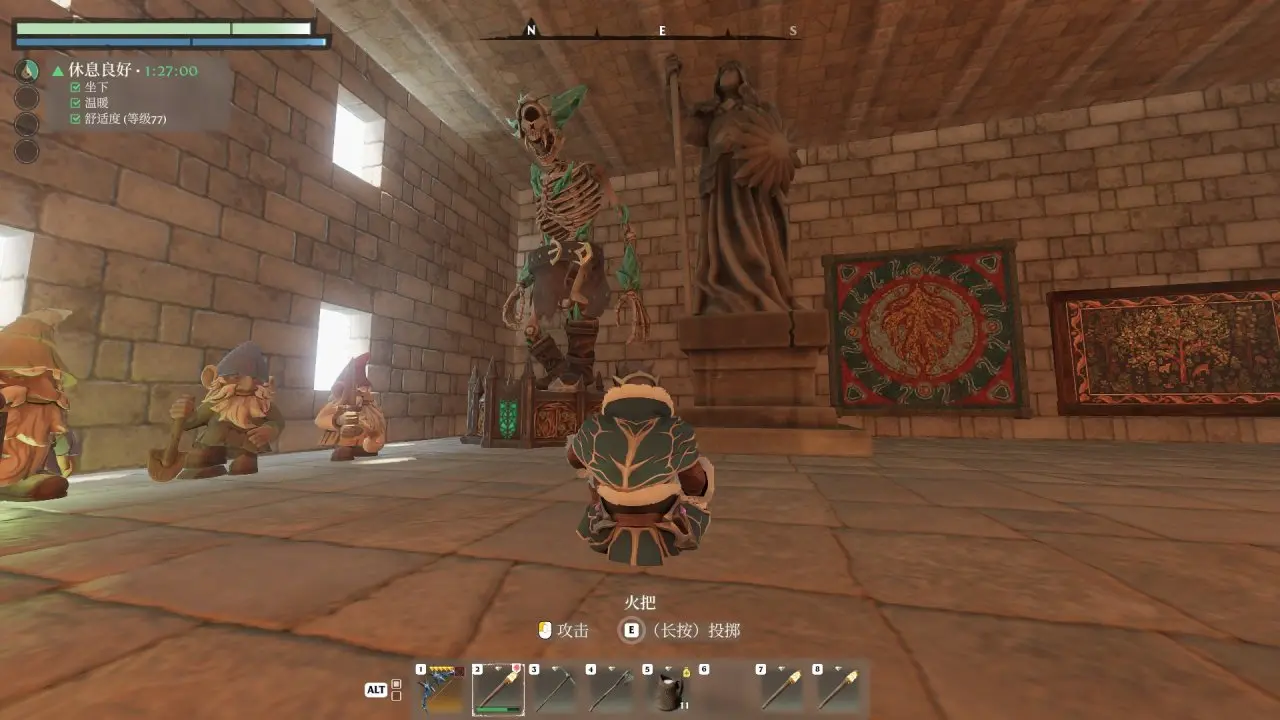The height and width of the screenshot is (720, 1280).
Task: Pick the watering can with count 11
Action: click(669, 689)
